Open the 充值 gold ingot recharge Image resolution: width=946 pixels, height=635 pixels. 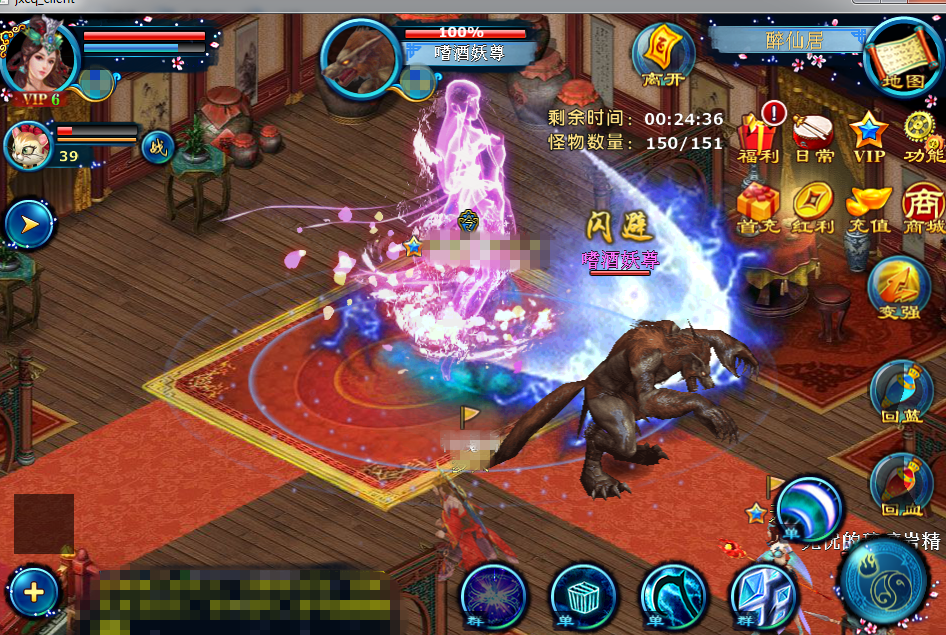[x=868, y=207]
